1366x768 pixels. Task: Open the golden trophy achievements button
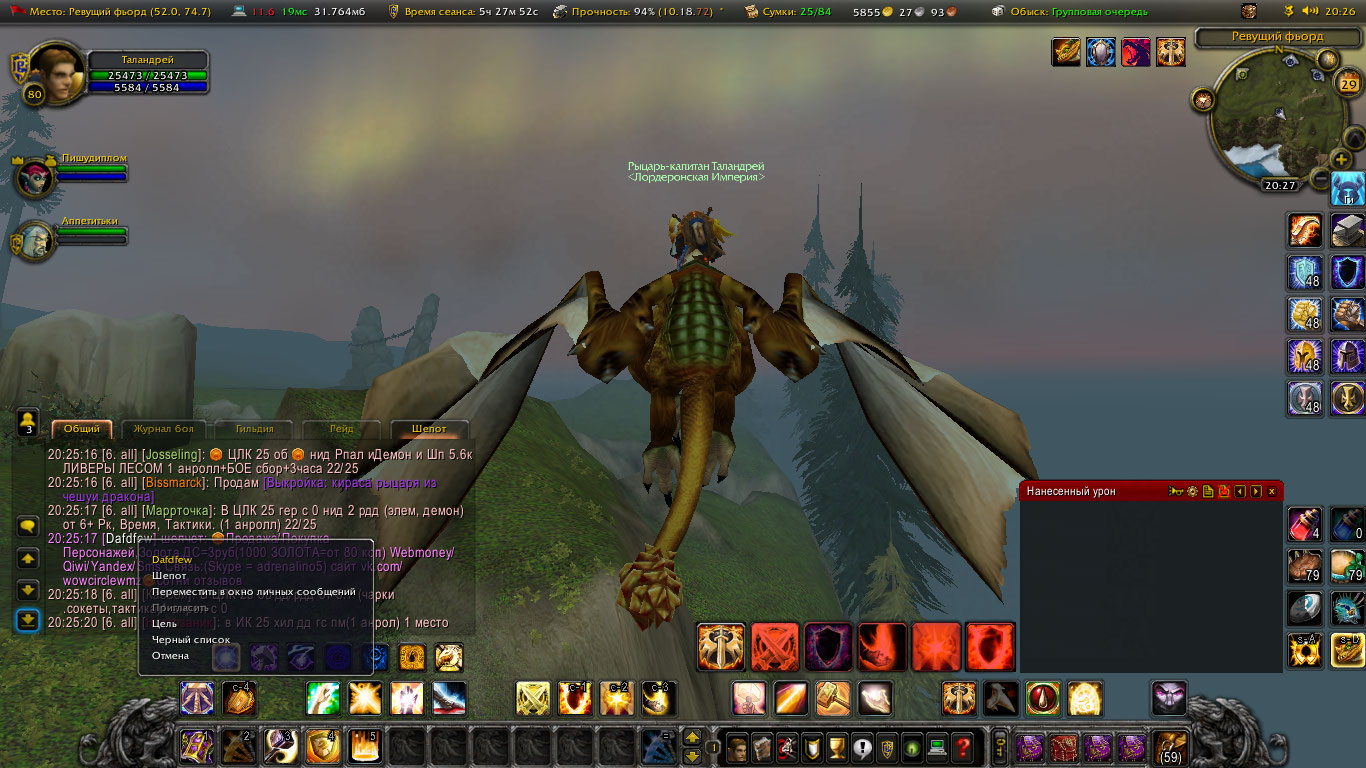[x=838, y=746]
